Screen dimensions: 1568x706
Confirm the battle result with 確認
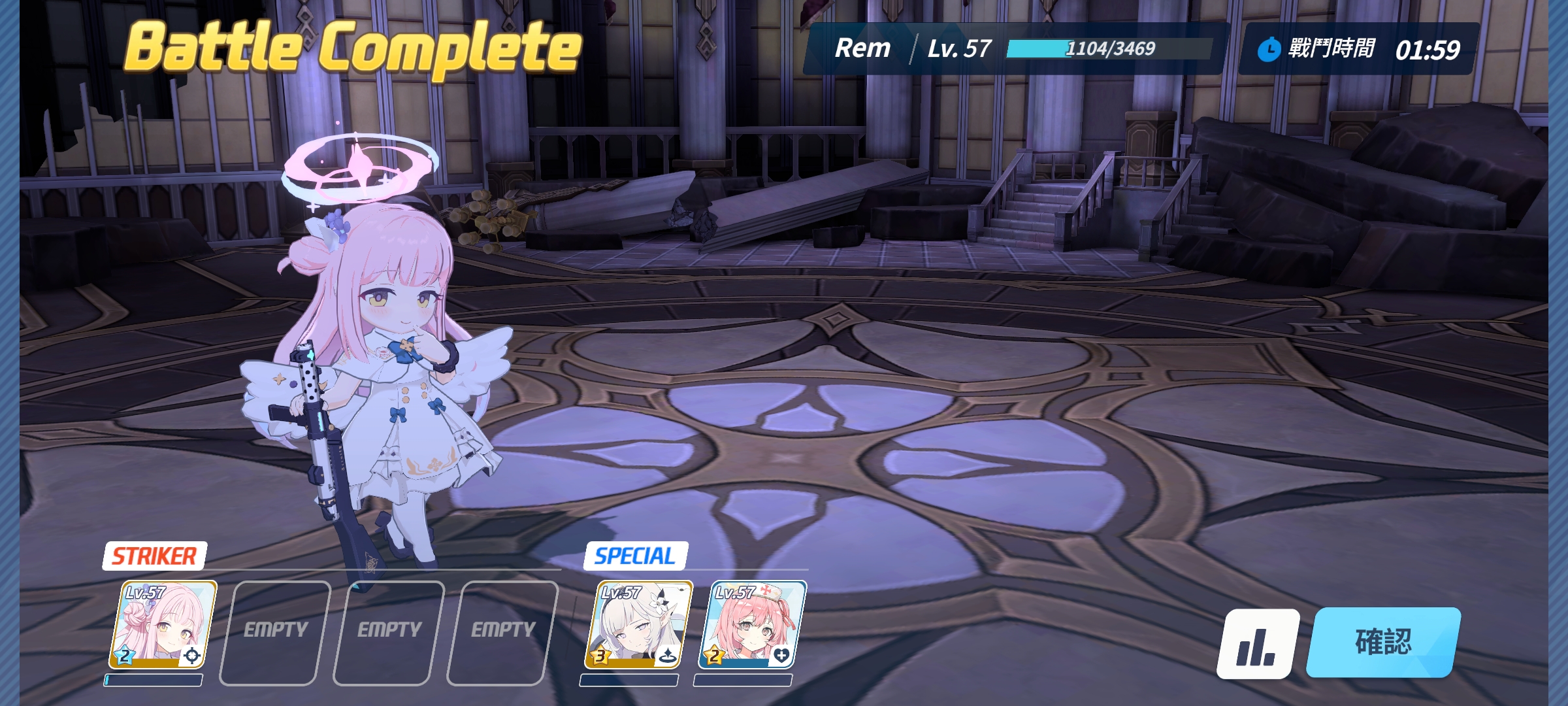(1383, 642)
